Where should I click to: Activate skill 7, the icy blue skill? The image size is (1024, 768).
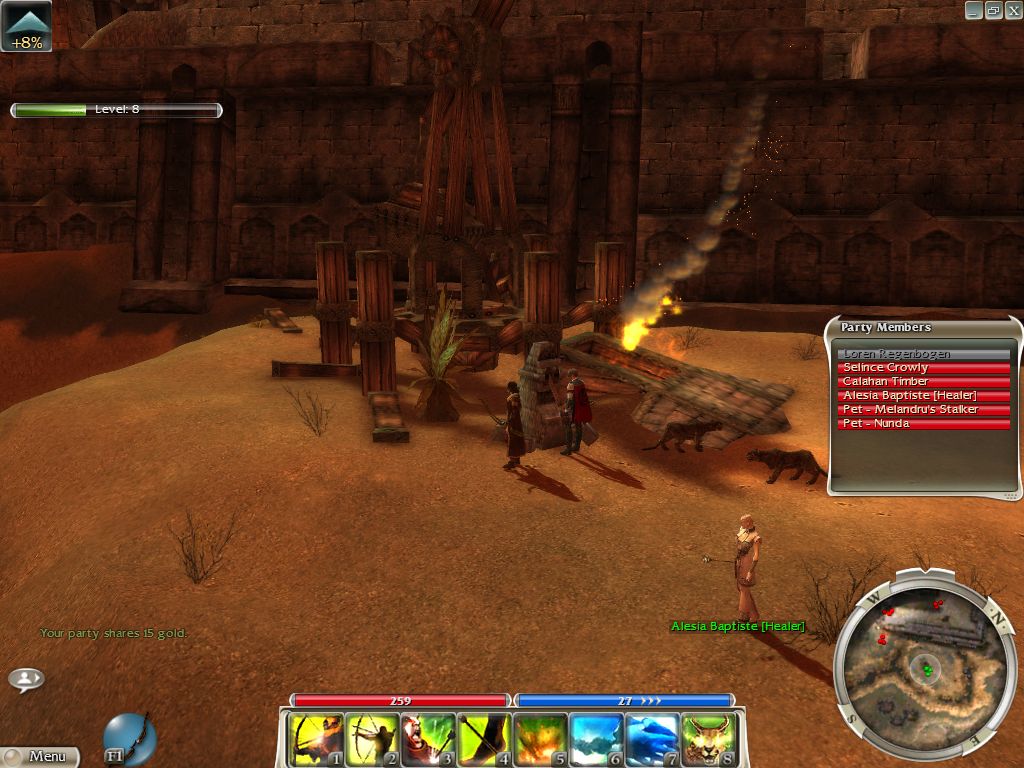point(652,740)
